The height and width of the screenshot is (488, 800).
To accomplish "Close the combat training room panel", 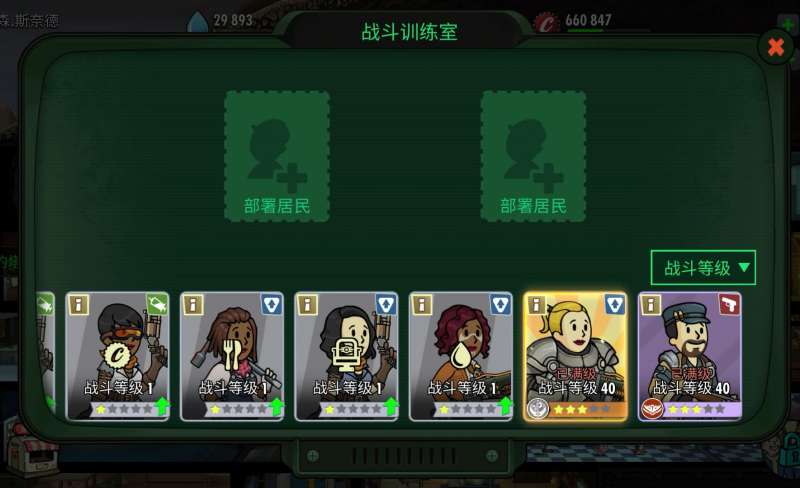I will click(775, 46).
